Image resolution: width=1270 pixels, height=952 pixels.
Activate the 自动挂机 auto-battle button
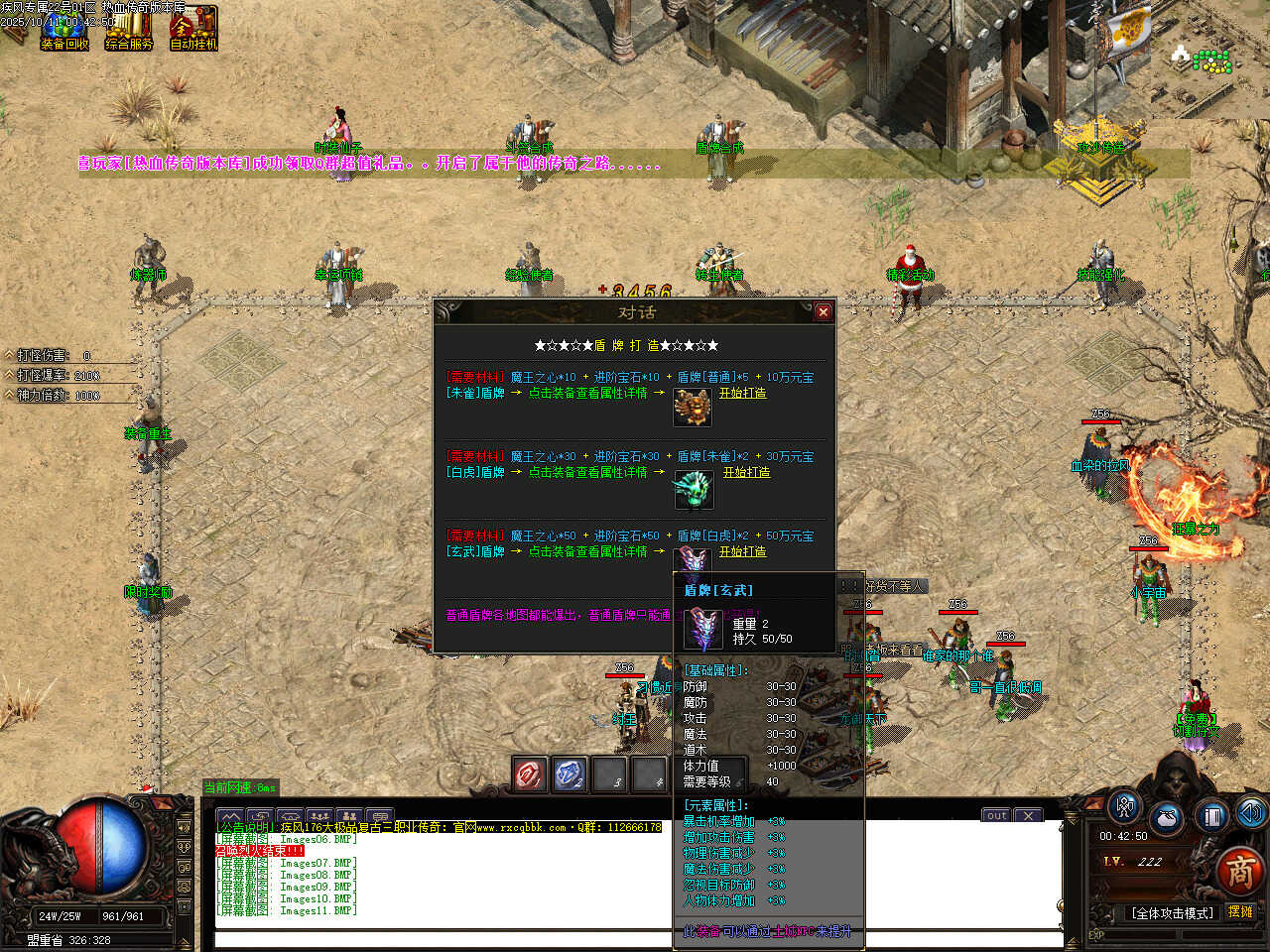point(193,28)
